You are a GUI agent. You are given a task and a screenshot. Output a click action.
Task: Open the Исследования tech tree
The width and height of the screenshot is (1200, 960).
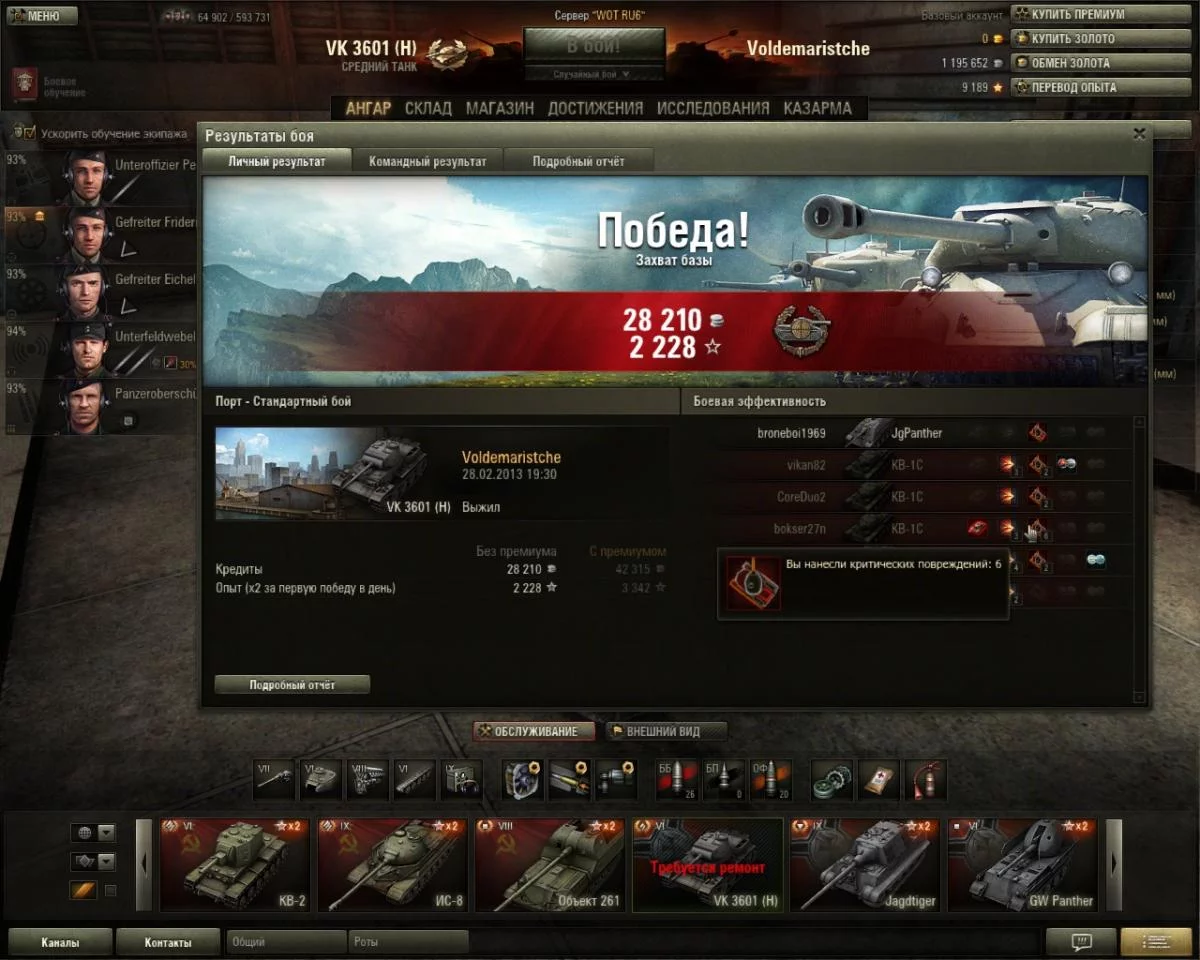(713, 108)
